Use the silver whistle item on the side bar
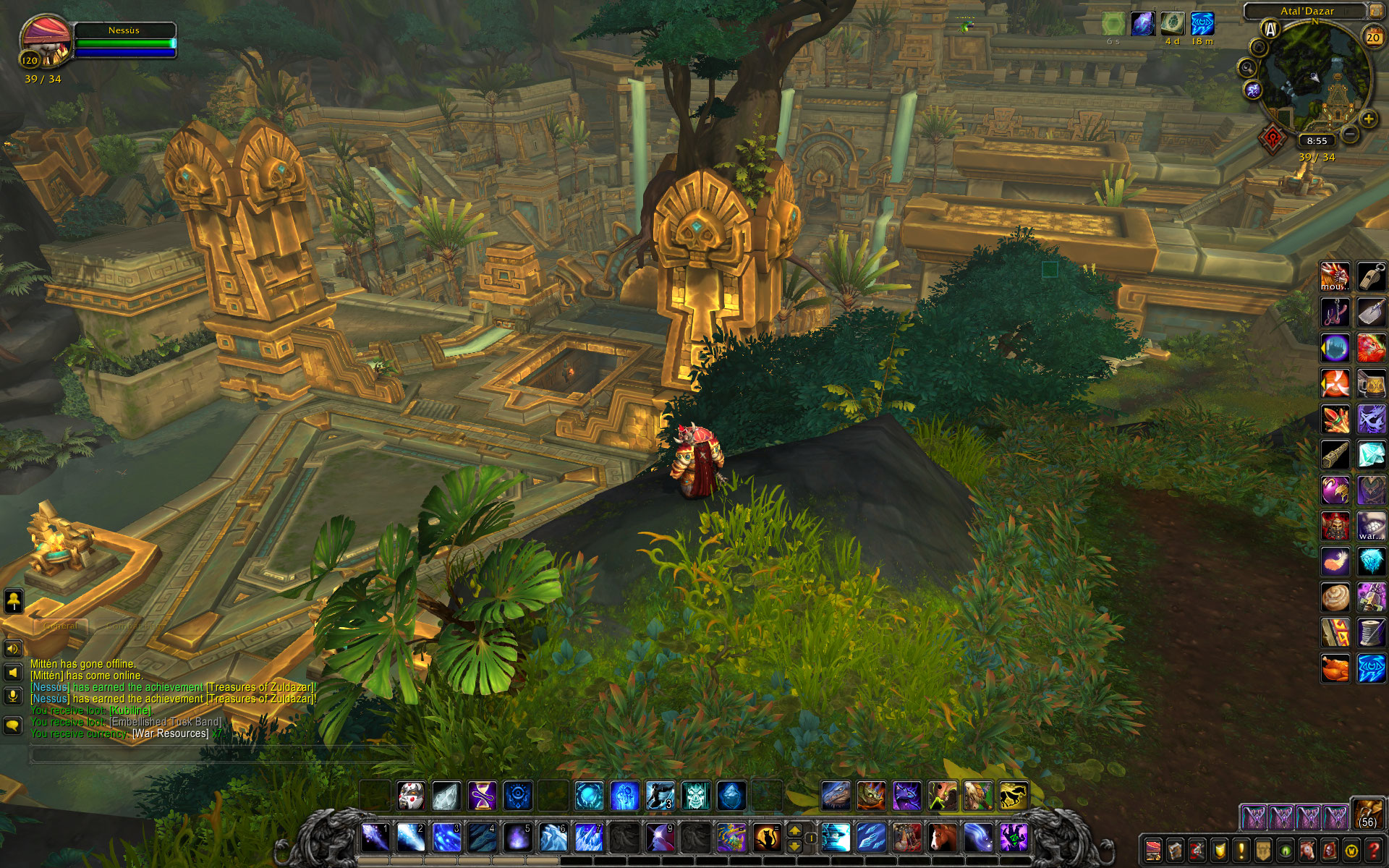1389x868 pixels. coord(1370,276)
